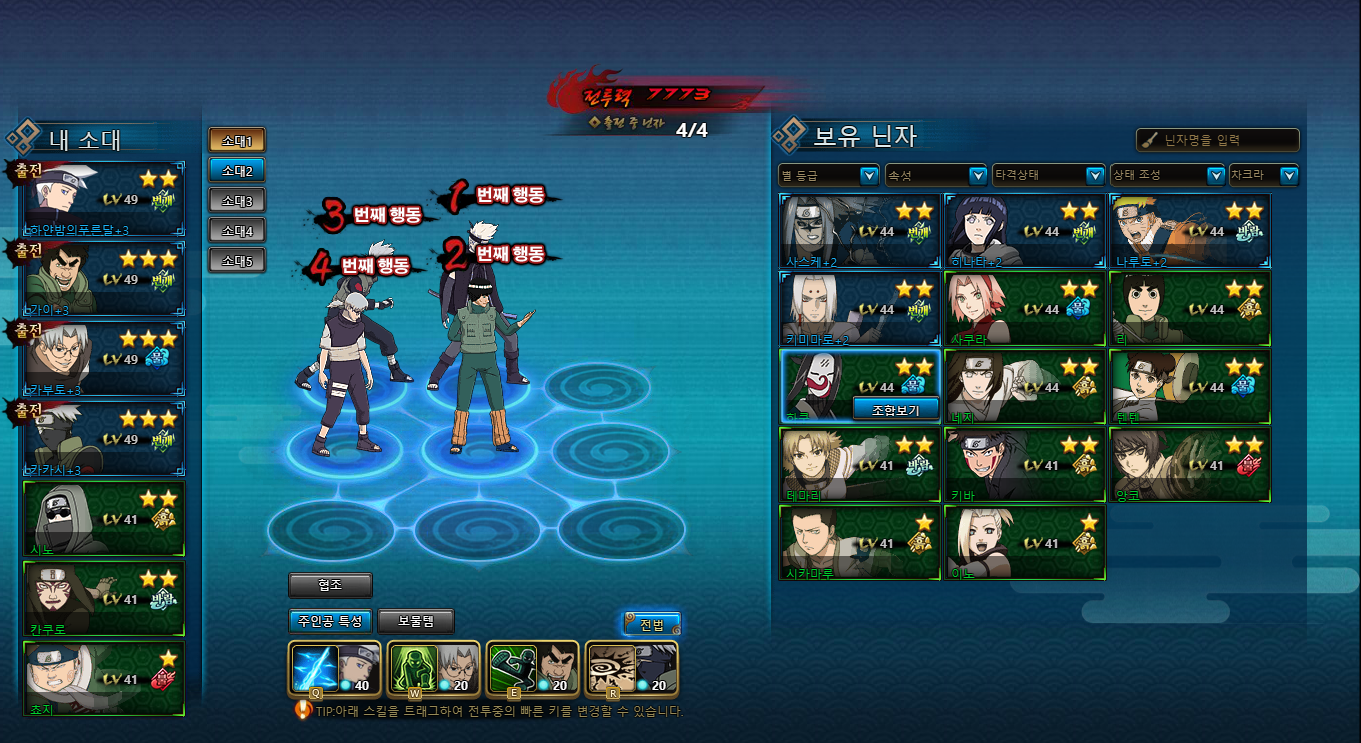Image resolution: width=1361 pixels, height=743 pixels.
Task: Select 초지 in my squad list
Action: [x=104, y=679]
